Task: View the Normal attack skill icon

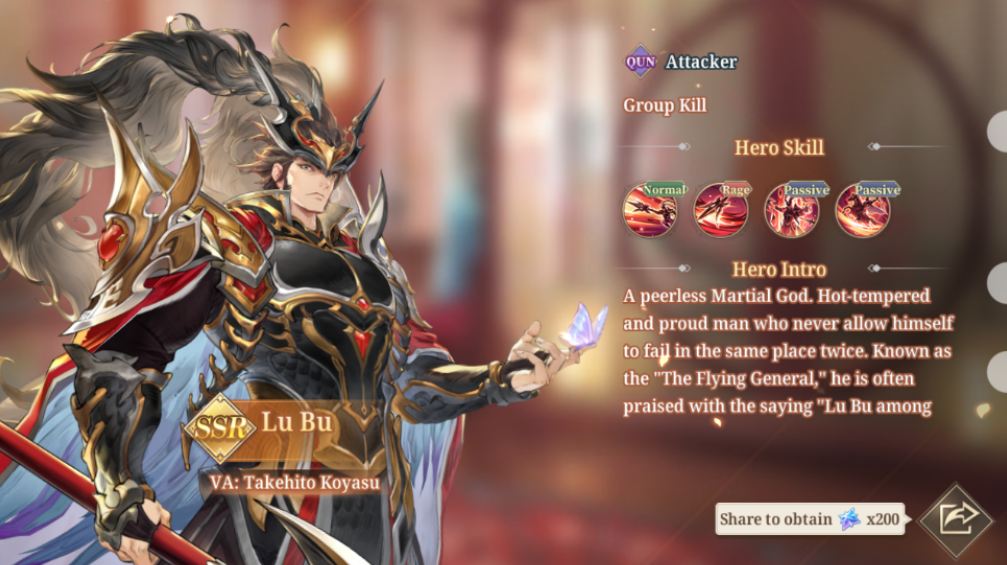Action: pos(650,209)
